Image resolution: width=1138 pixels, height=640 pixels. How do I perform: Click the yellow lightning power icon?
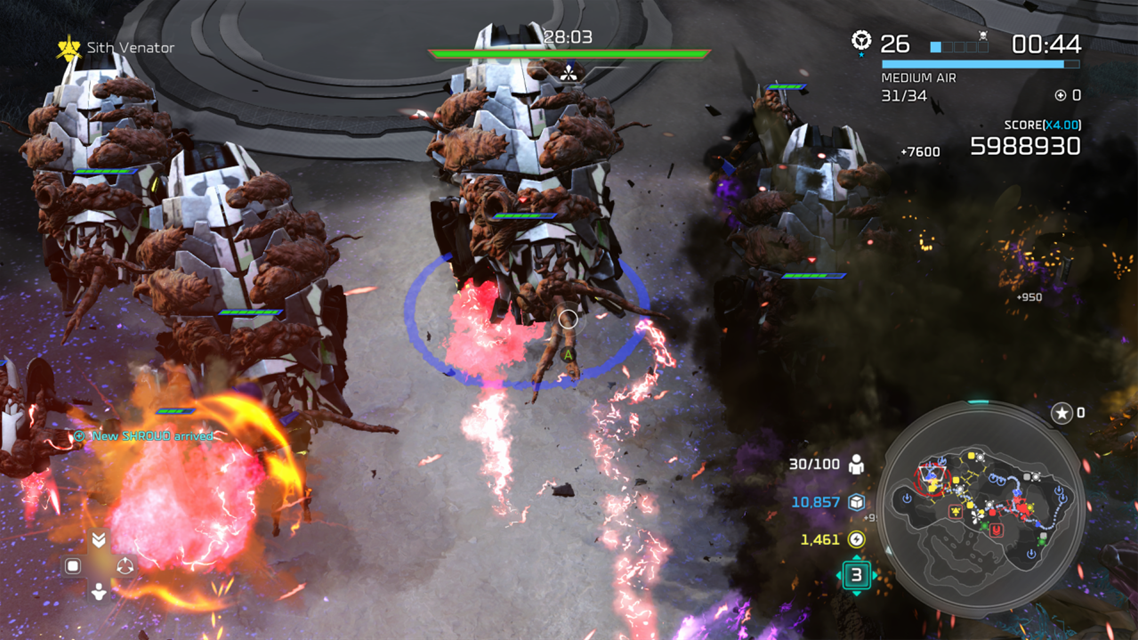857,540
